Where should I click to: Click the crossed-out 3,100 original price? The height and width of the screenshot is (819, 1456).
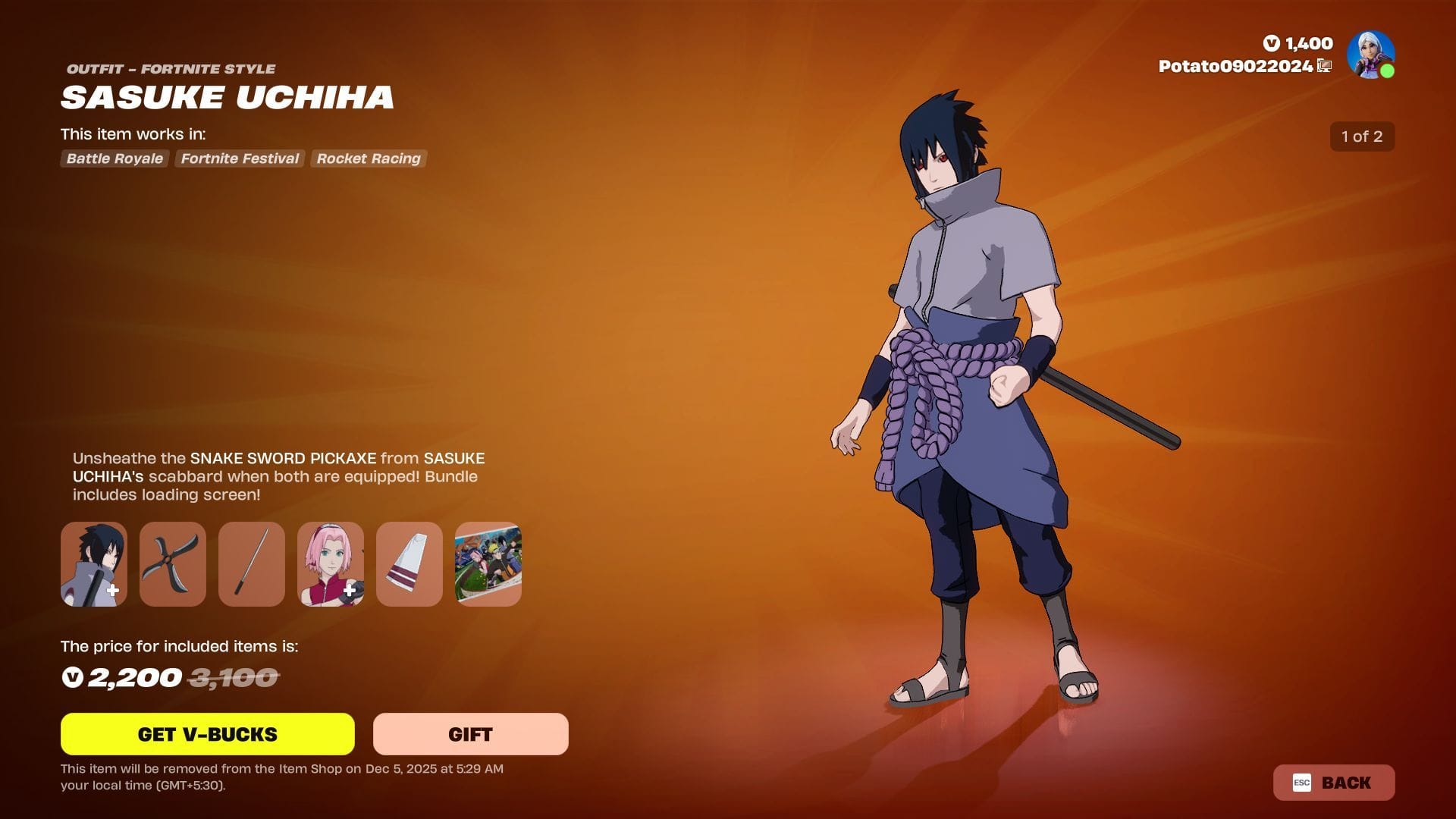pyautogui.click(x=235, y=677)
